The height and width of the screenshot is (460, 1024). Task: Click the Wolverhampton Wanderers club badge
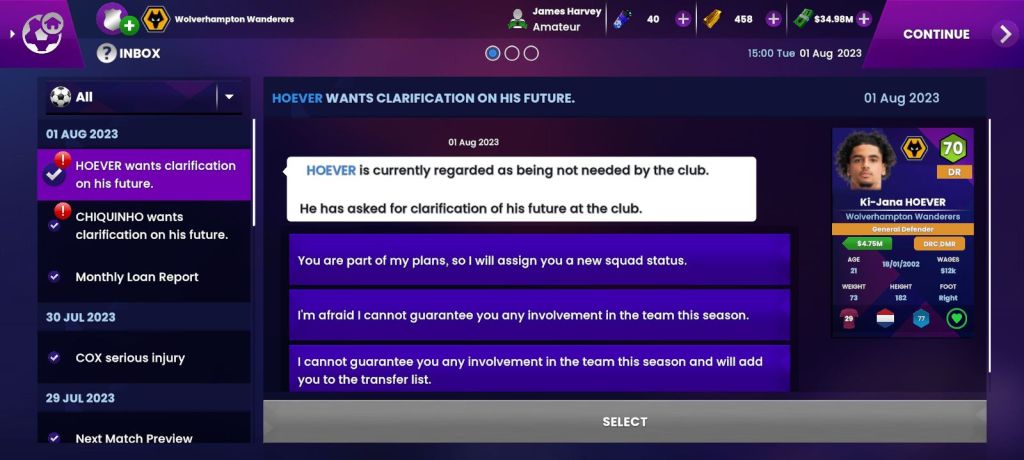point(156,19)
